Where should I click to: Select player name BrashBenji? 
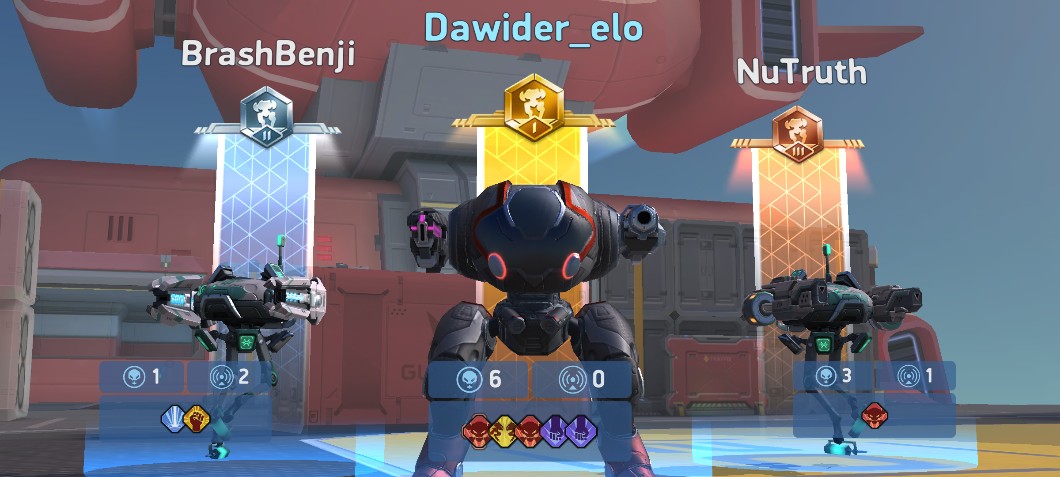pos(268,54)
